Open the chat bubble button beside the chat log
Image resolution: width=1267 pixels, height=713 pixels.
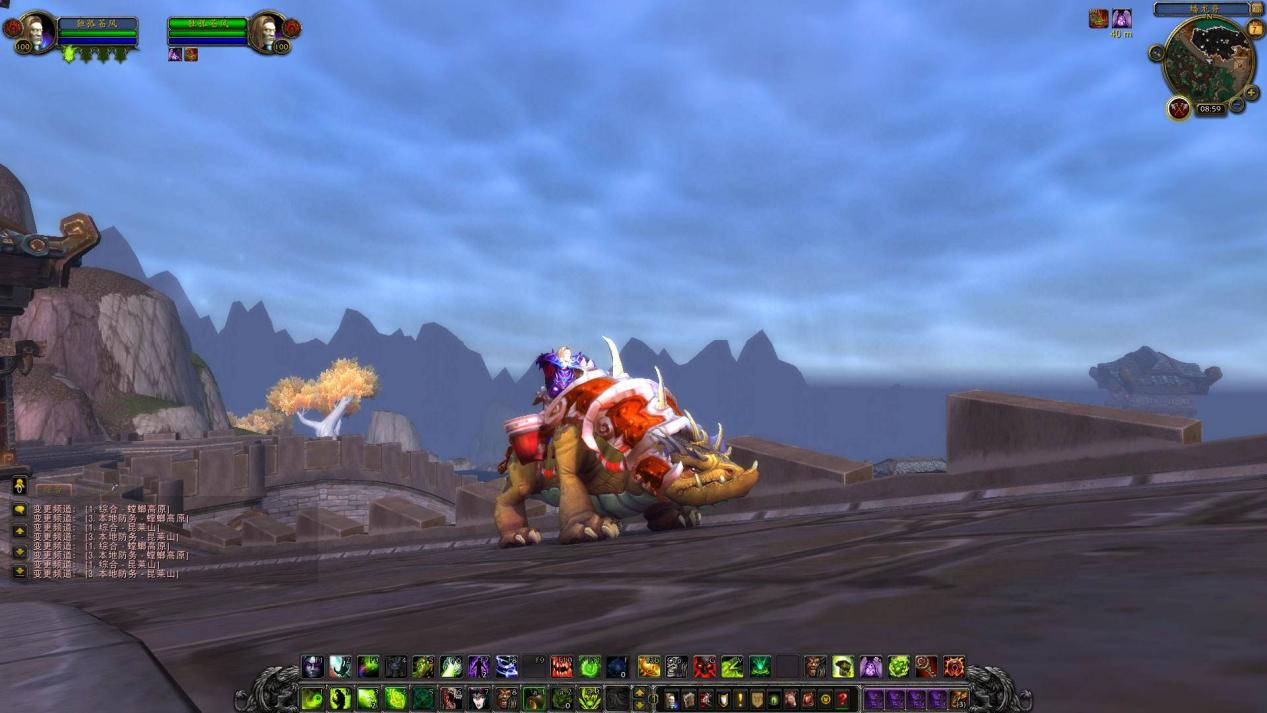pos(19,509)
